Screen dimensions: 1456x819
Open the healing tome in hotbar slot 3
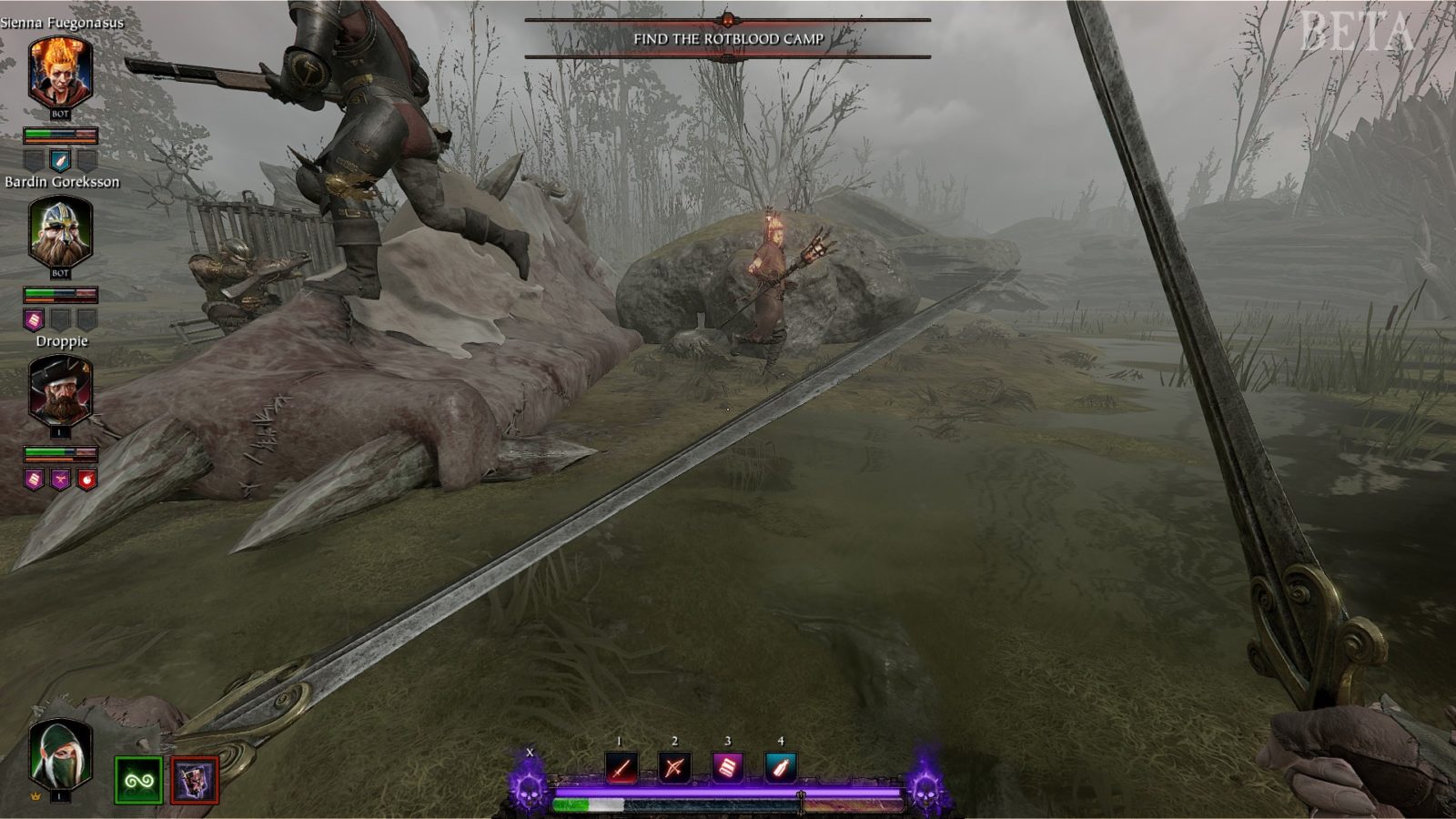[729, 767]
